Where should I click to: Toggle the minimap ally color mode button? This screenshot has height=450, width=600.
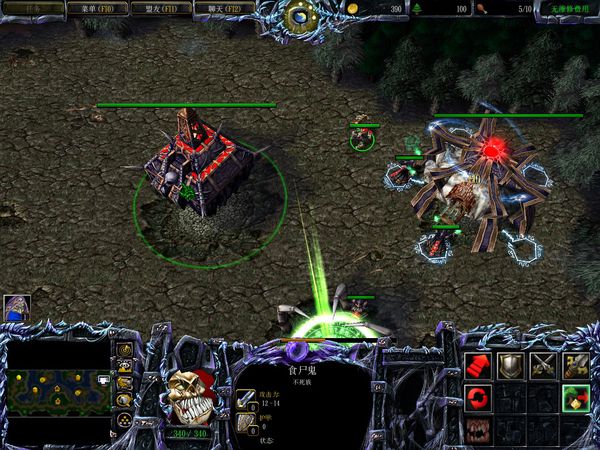pos(125,383)
